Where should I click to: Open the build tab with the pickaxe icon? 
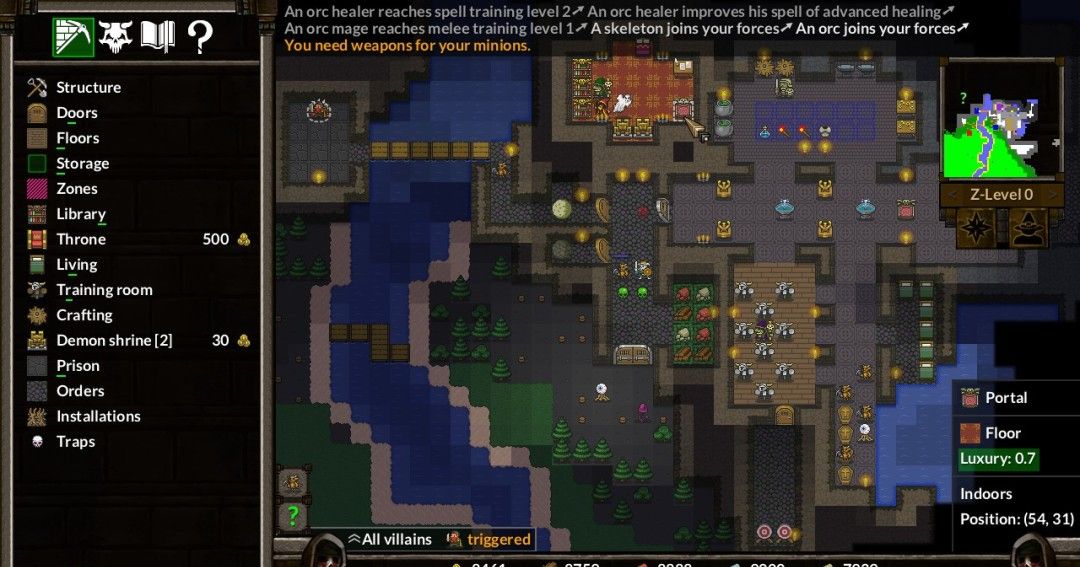[x=73, y=37]
